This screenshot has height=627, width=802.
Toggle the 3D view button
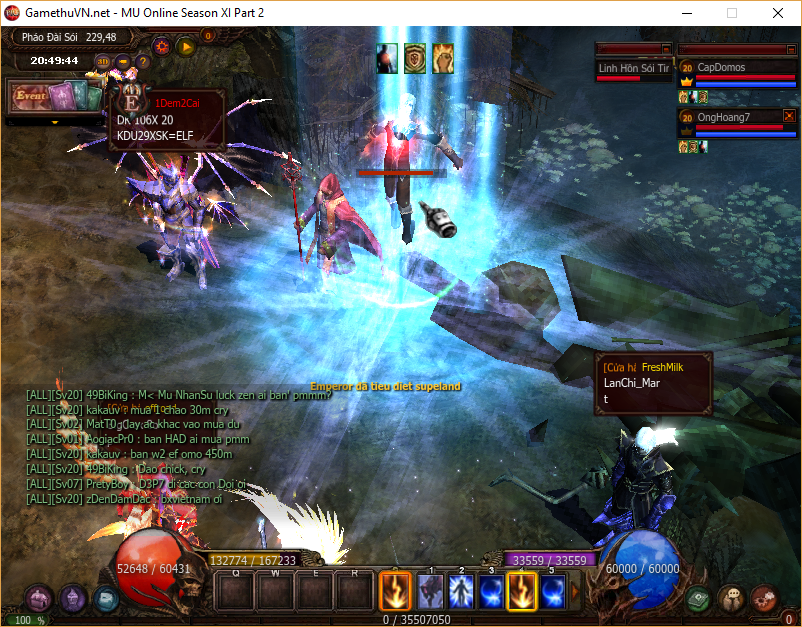click(x=103, y=61)
